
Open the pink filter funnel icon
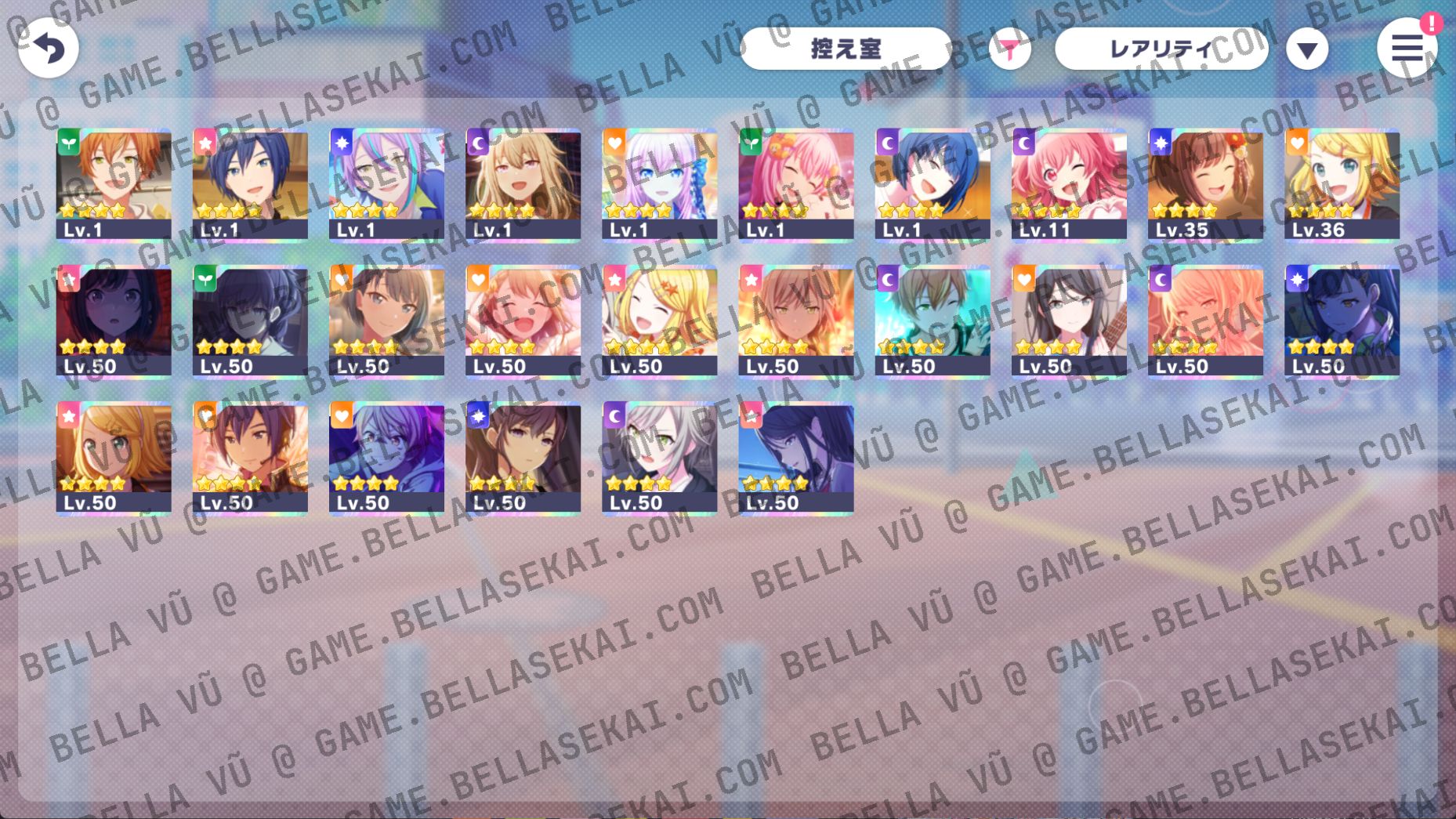tap(1009, 49)
